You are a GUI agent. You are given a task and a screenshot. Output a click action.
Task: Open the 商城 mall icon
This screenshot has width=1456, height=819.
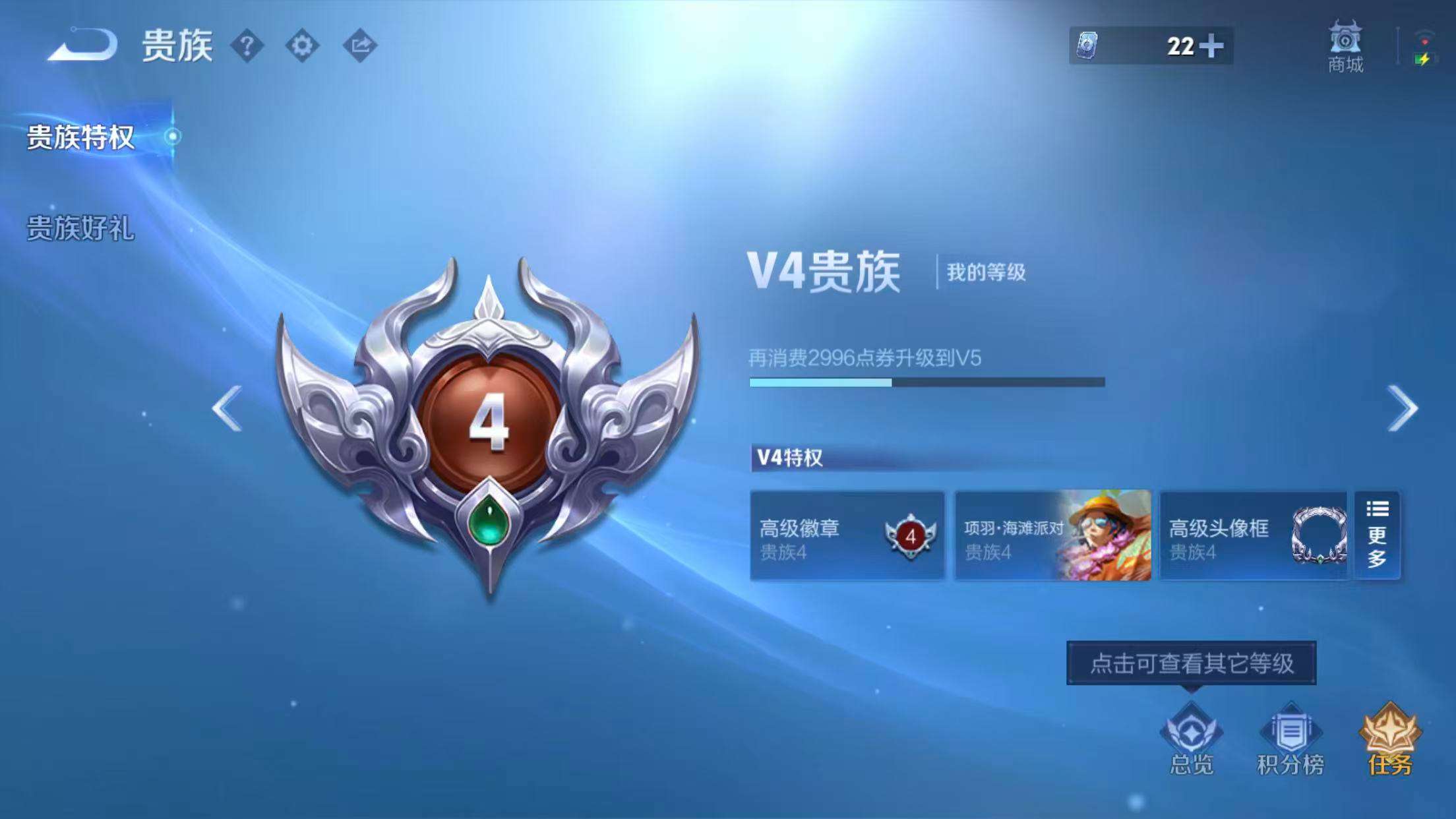click(x=1345, y=46)
